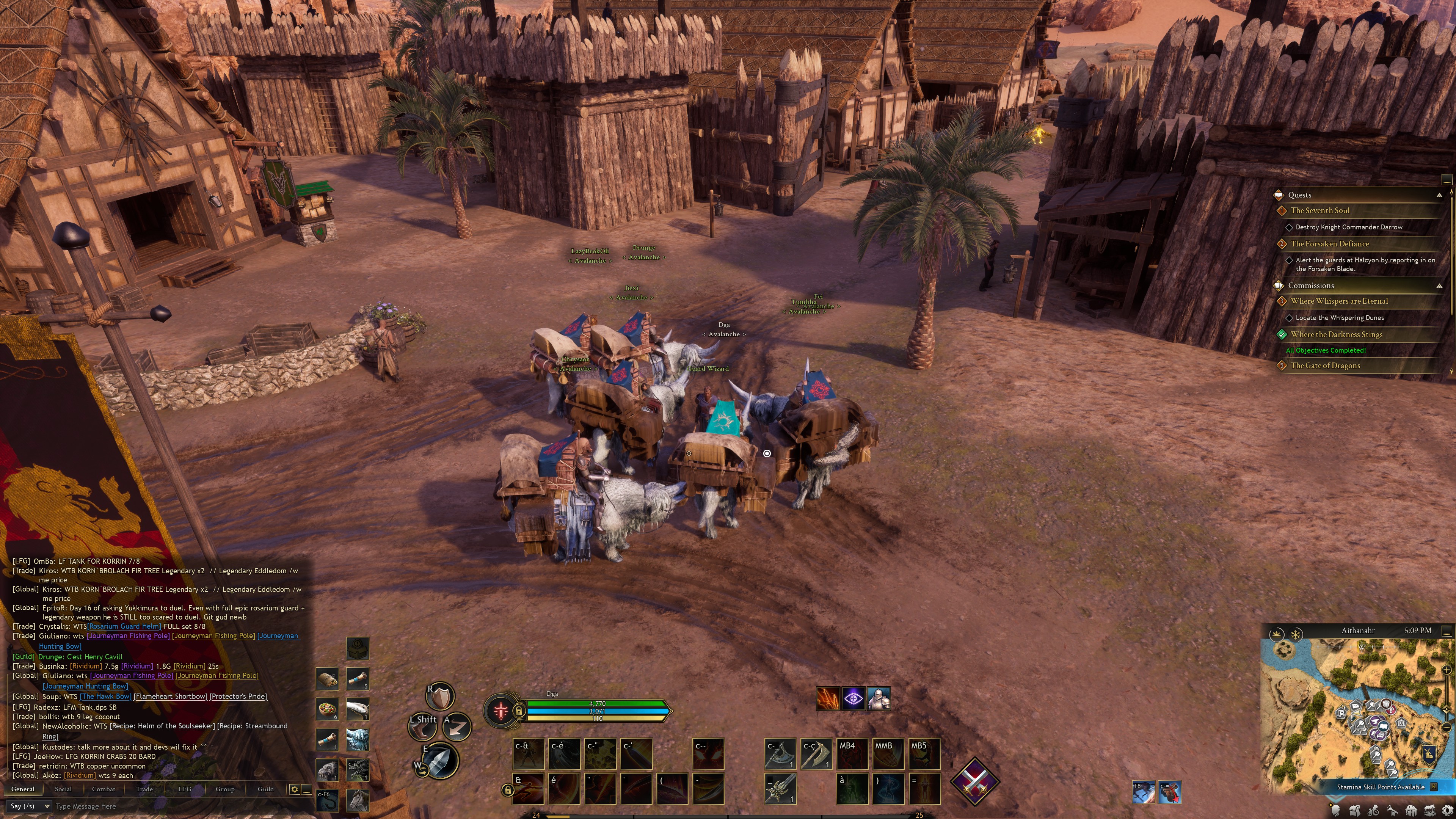Zoom in on the minimap
The width and height of the screenshot is (1456, 819).
click(1447, 670)
